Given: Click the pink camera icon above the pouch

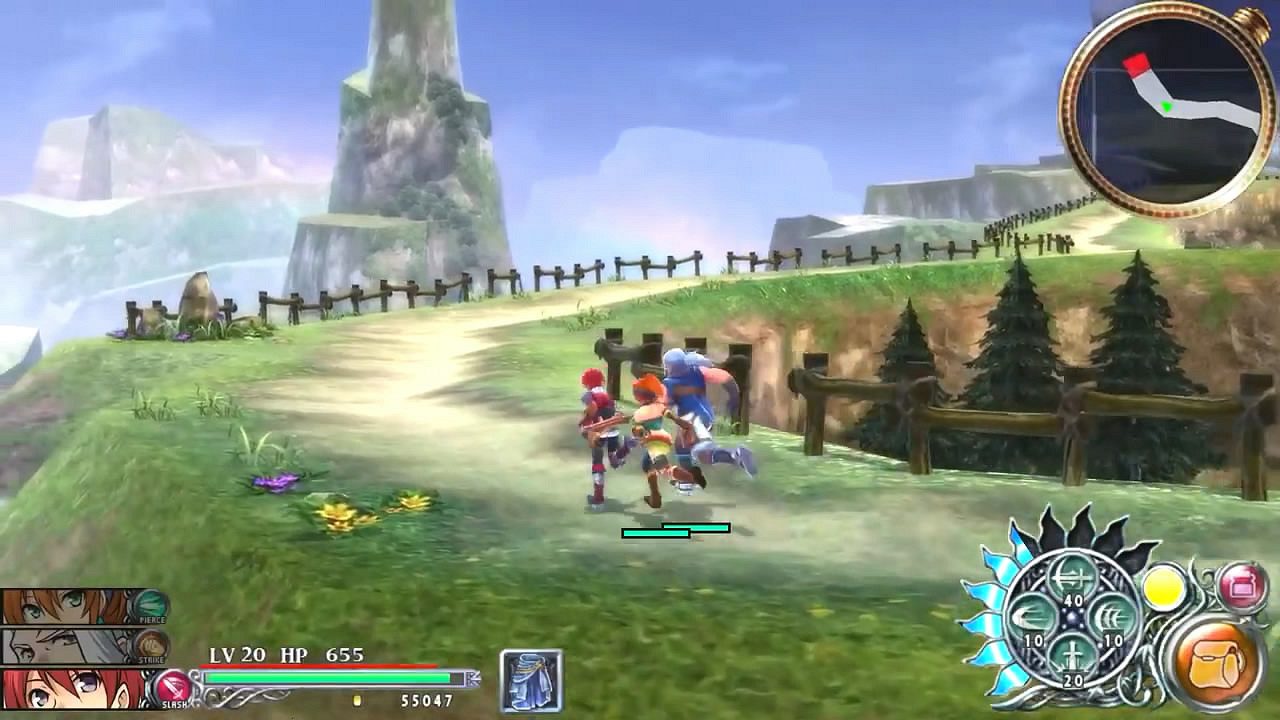Looking at the screenshot, I should pyautogui.click(x=1242, y=584).
